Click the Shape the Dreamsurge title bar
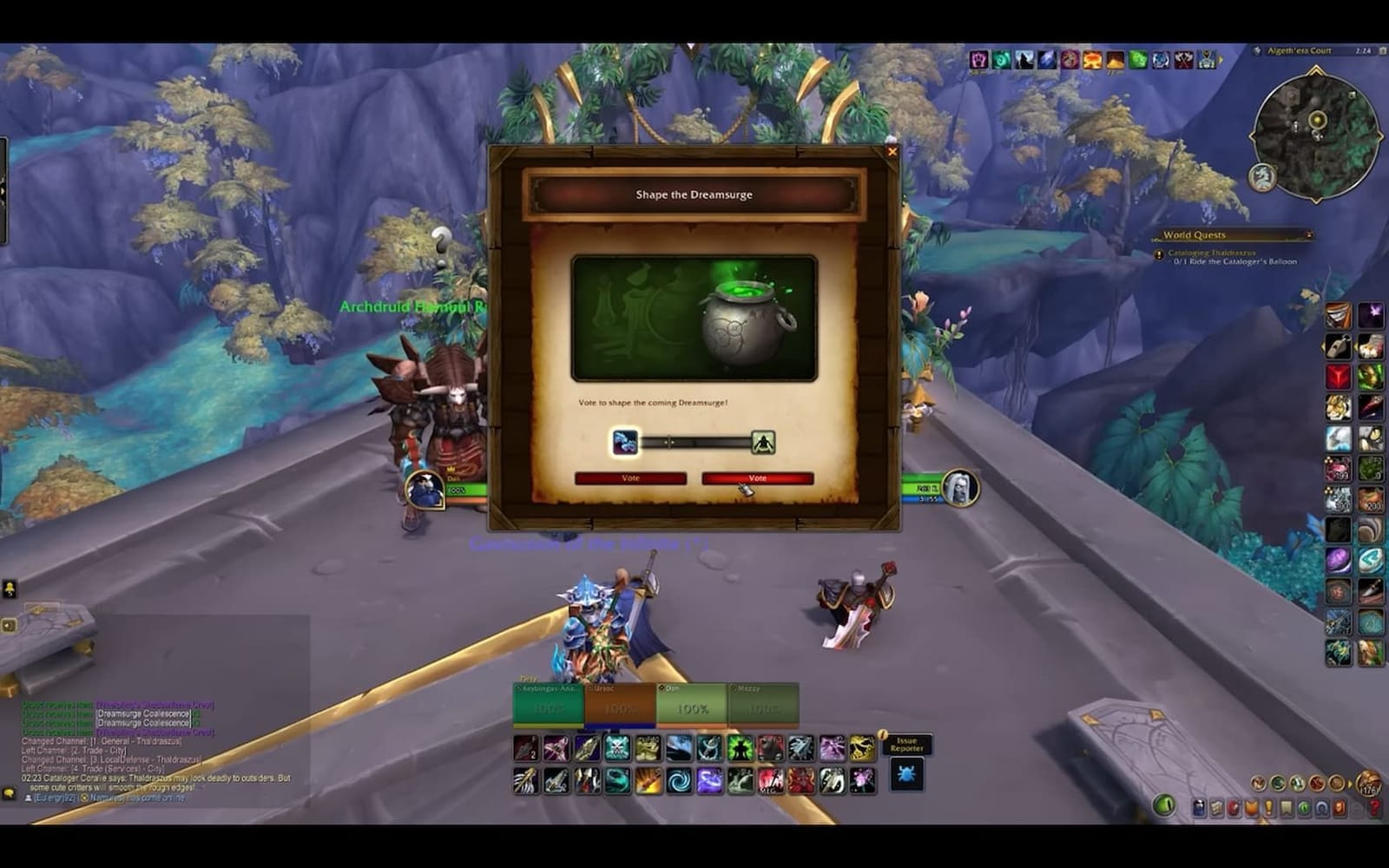 694,194
